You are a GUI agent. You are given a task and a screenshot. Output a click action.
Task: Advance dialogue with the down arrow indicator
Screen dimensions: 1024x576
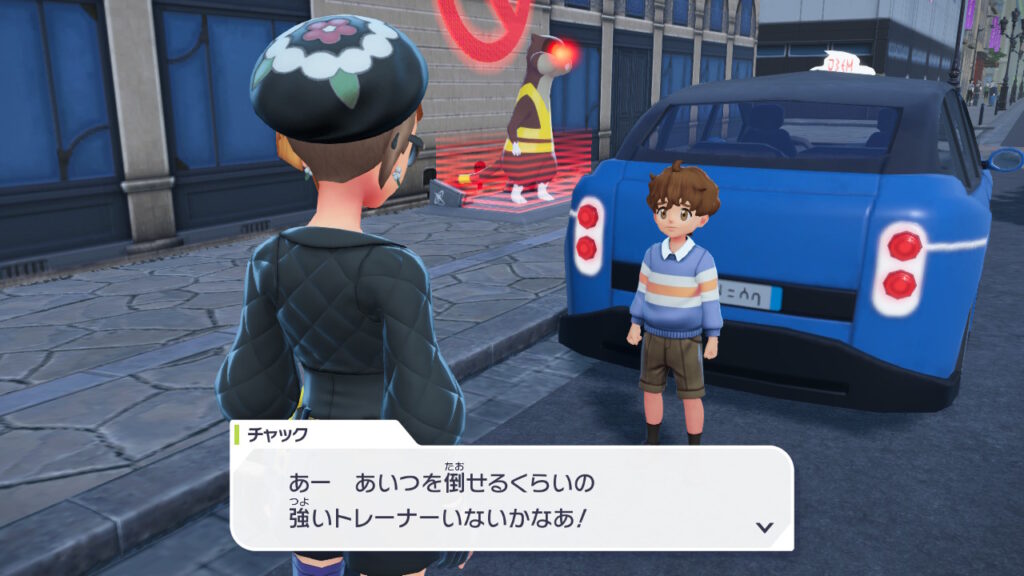(x=764, y=527)
